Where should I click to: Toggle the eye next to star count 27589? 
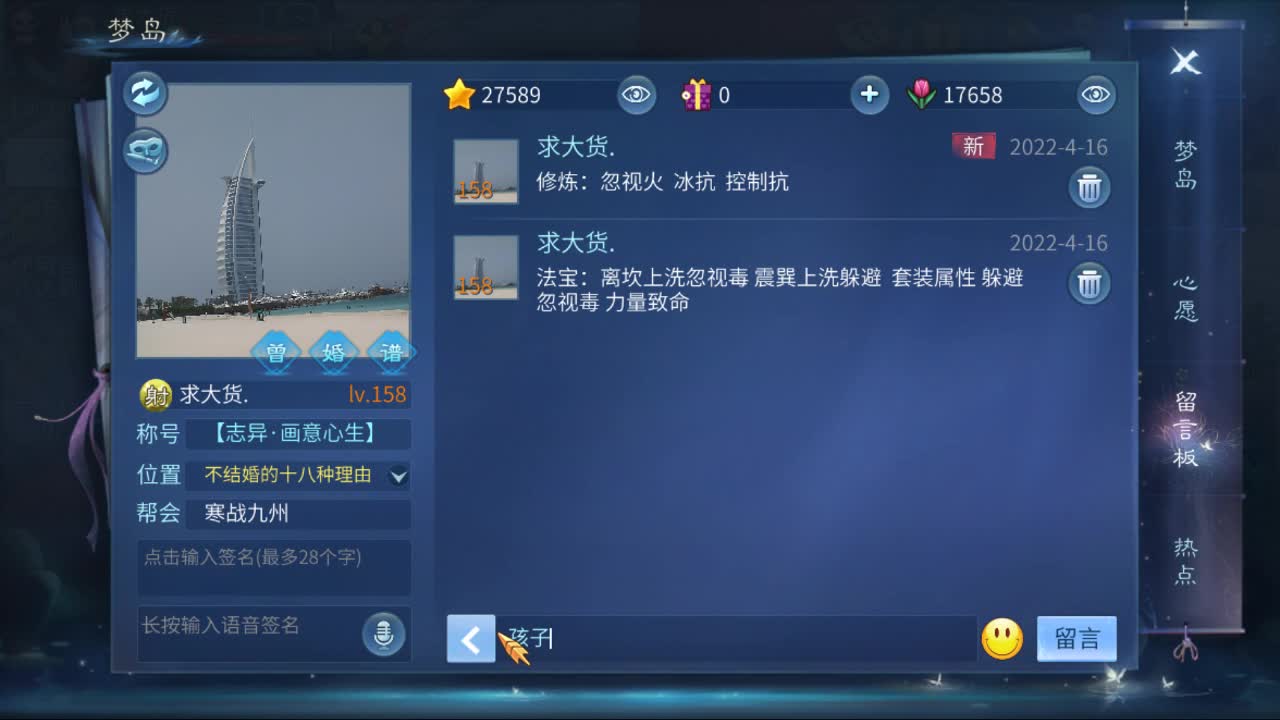click(637, 95)
